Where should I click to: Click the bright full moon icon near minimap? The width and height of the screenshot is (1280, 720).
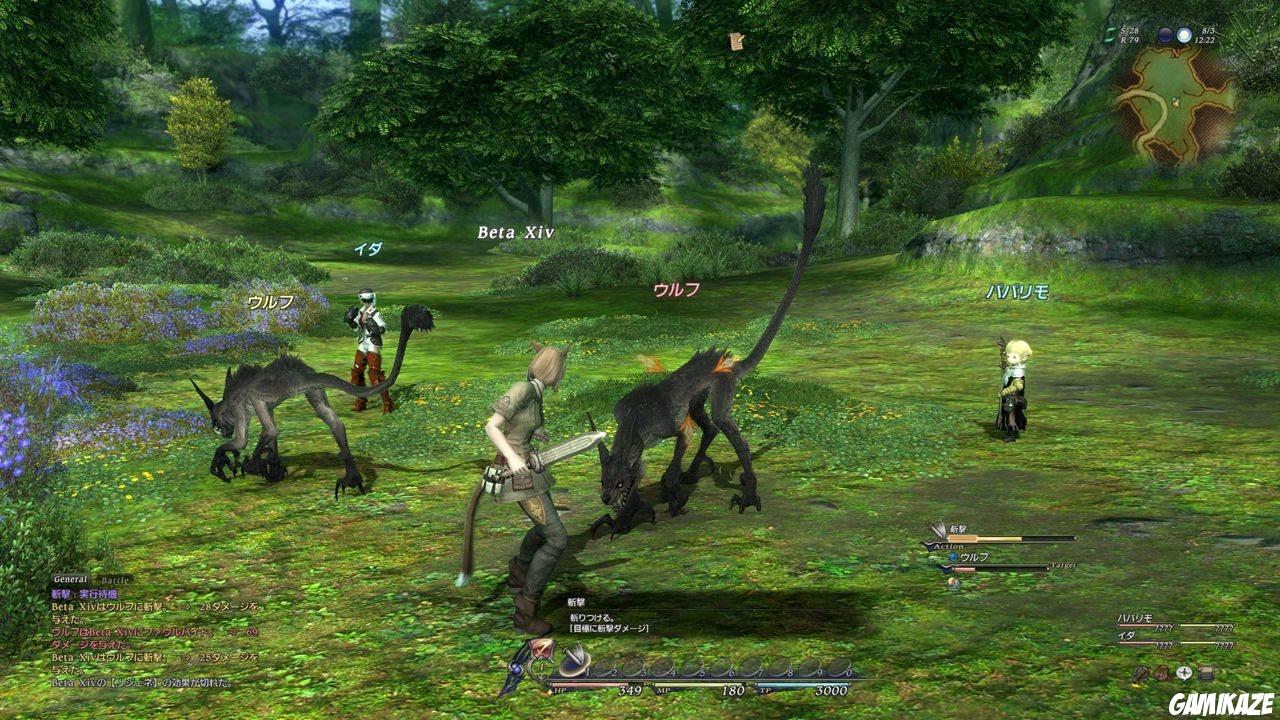click(1185, 35)
